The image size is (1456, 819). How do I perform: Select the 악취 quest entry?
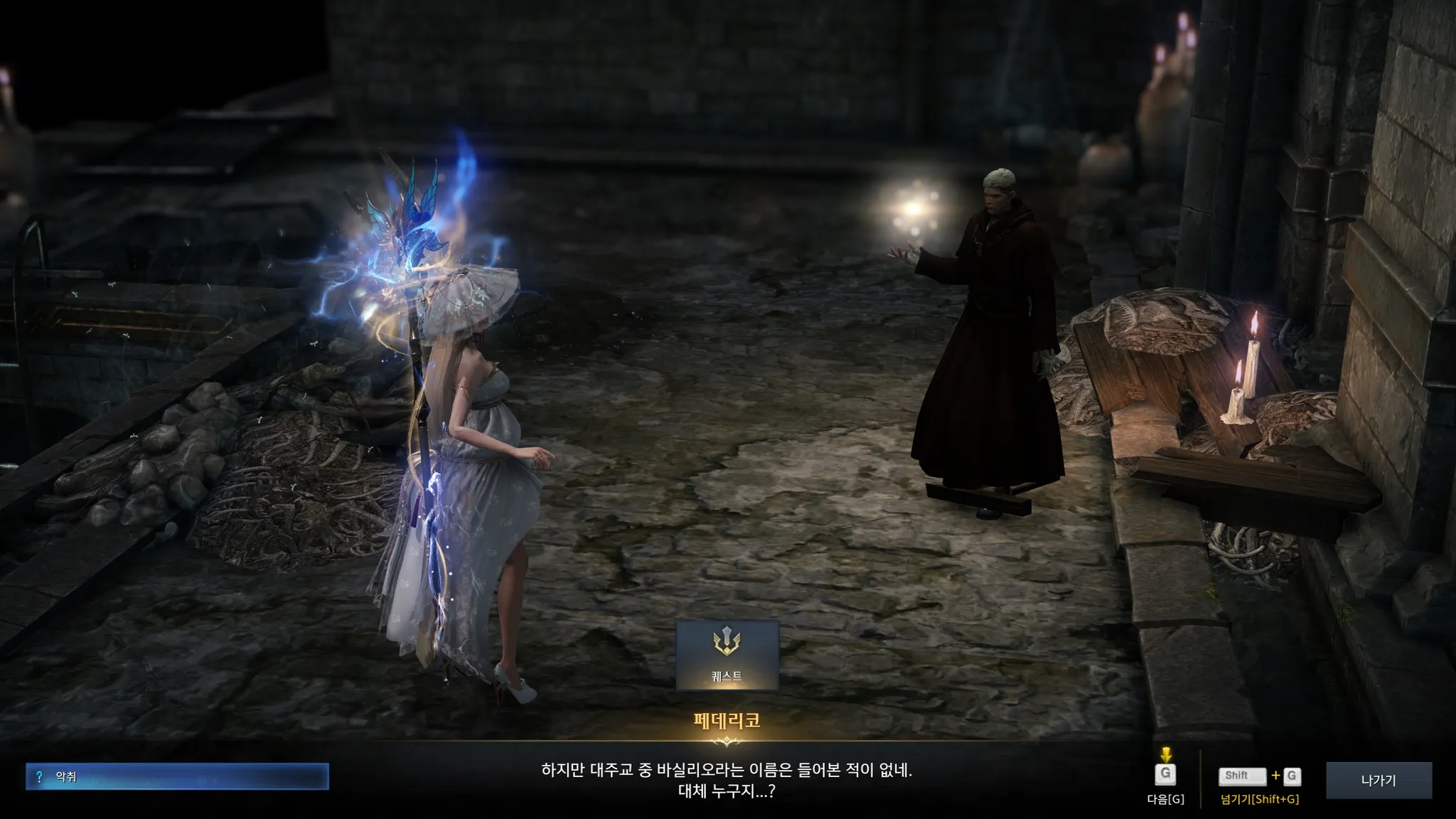(x=177, y=777)
